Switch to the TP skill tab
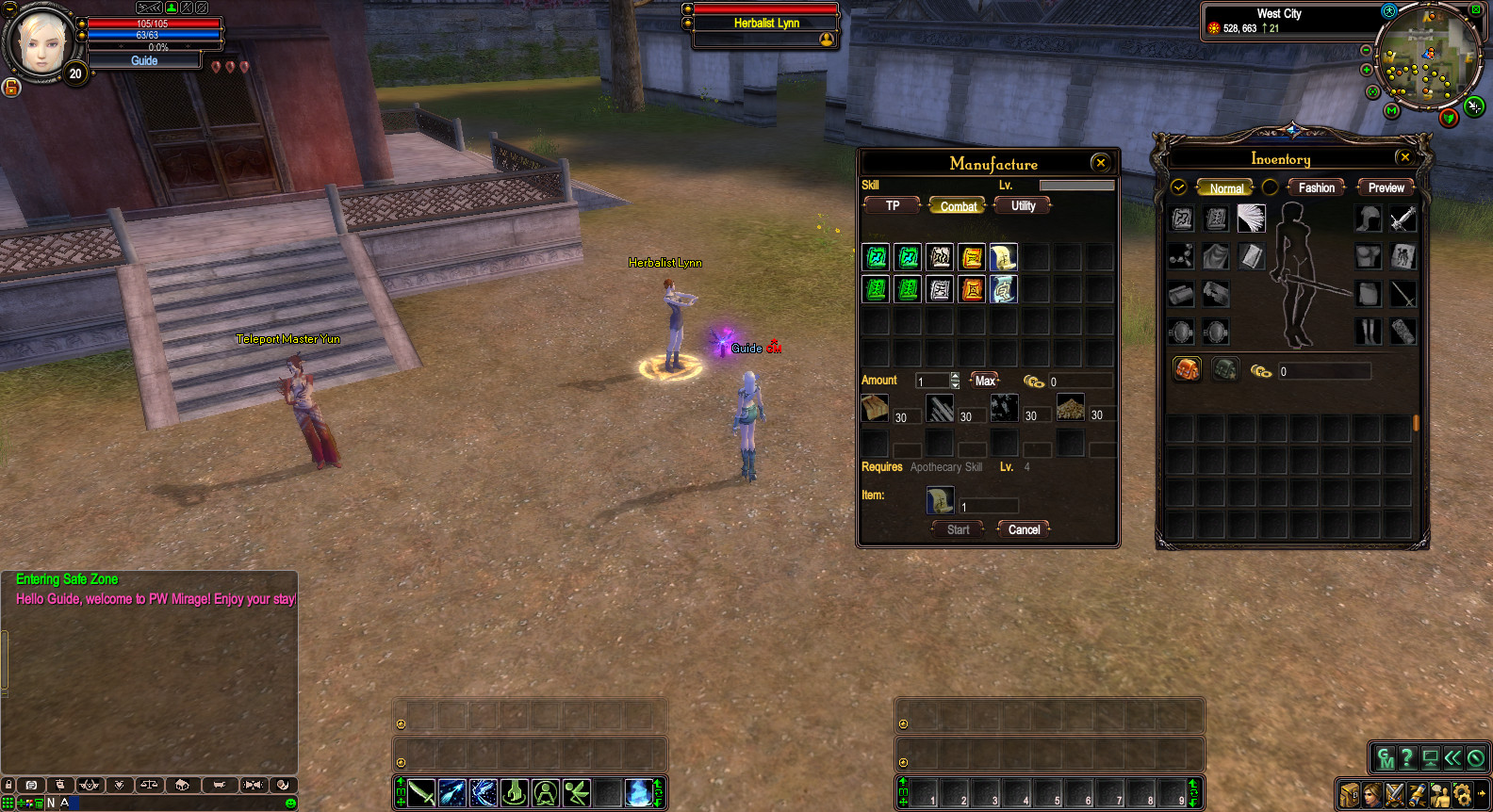The width and height of the screenshot is (1493, 812). tap(893, 206)
